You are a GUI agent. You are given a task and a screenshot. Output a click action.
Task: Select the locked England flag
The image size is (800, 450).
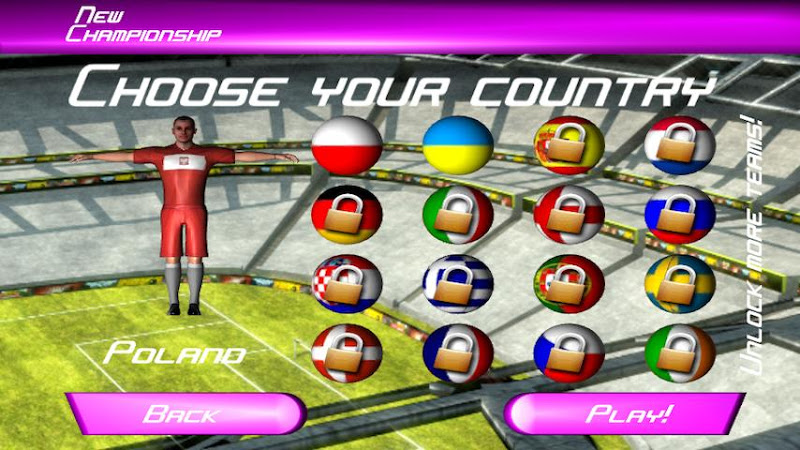(x=568, y=214)
